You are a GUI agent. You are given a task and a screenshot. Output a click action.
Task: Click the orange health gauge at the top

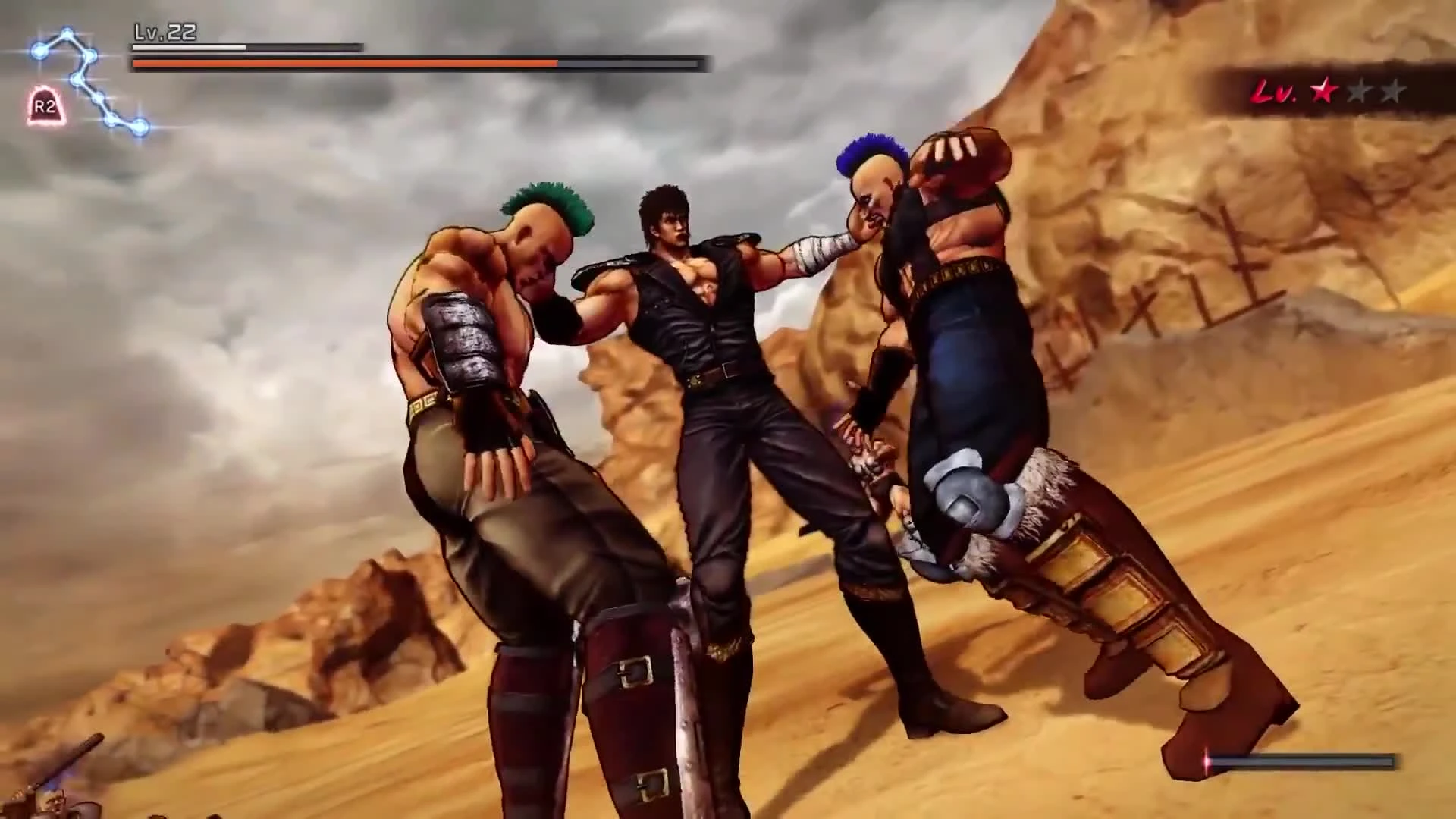(x=341, y=63)
